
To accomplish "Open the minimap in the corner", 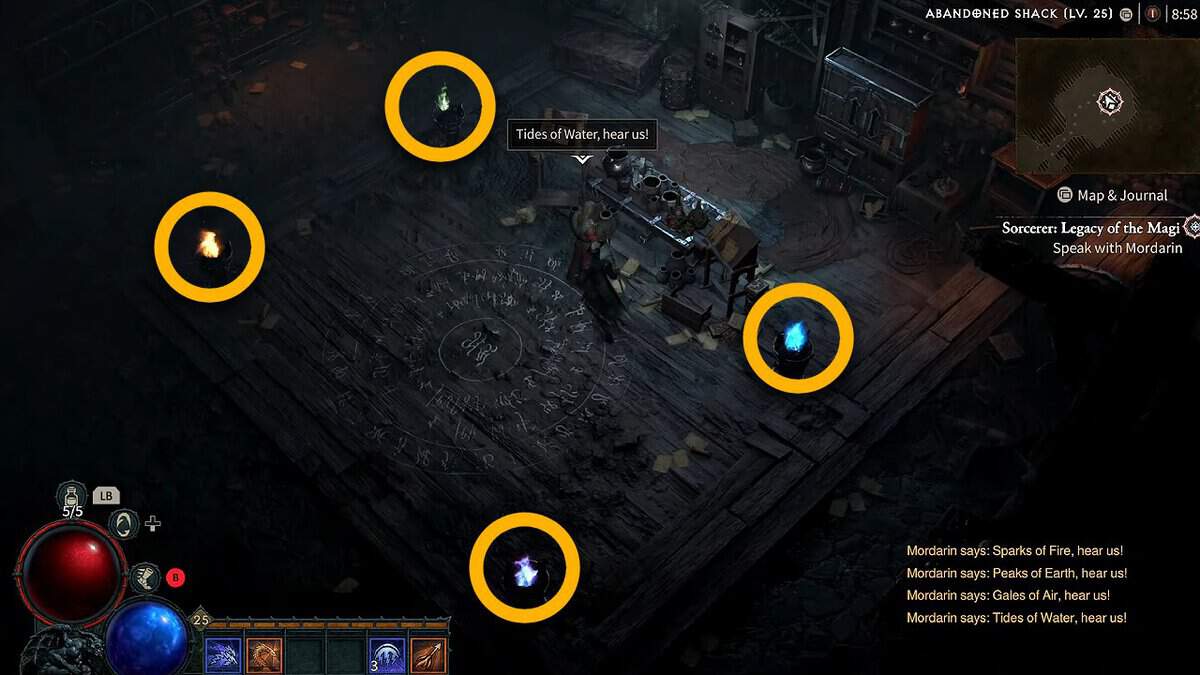I will [x=1106, y=102].
